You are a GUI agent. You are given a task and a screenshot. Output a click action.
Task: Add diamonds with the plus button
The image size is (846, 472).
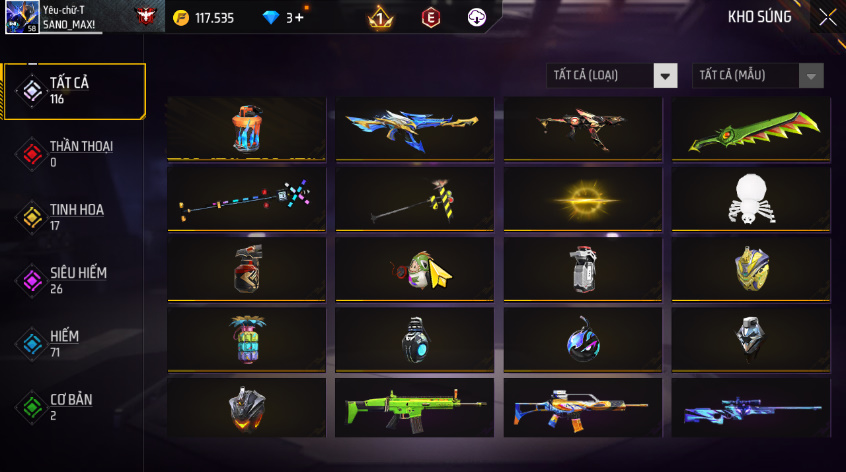[299, 18]
